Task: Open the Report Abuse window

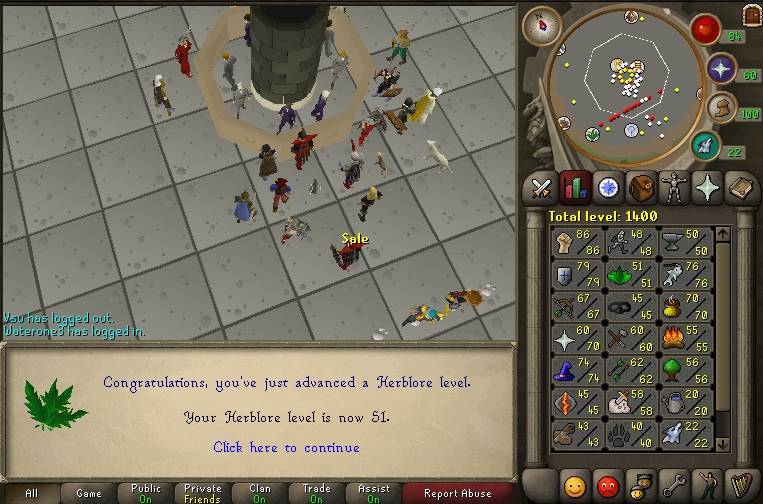Action: pyautogui.click(x=457, y=493)
